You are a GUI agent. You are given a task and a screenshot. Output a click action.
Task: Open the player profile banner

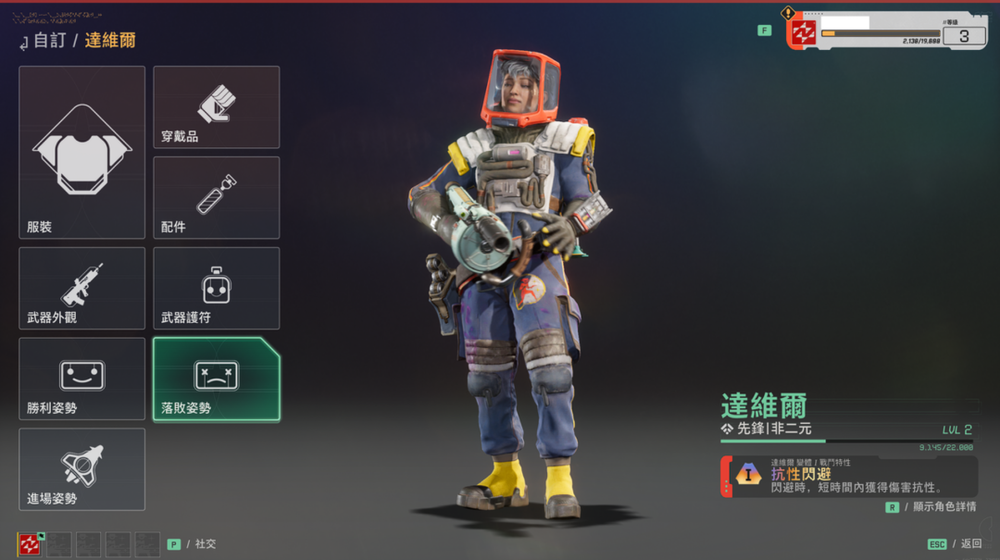tap(888, 31)
